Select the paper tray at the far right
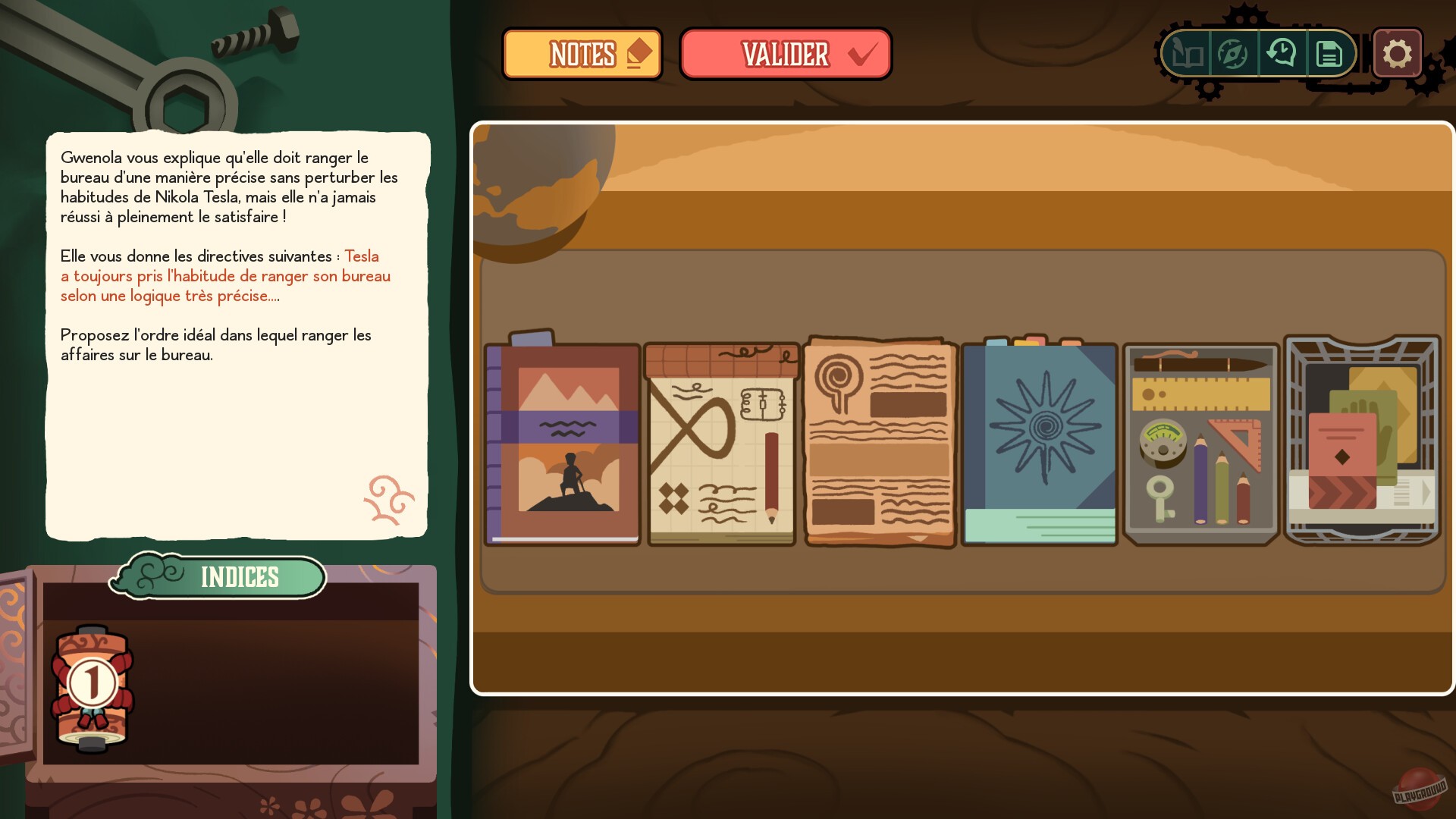 [1362, 444]
